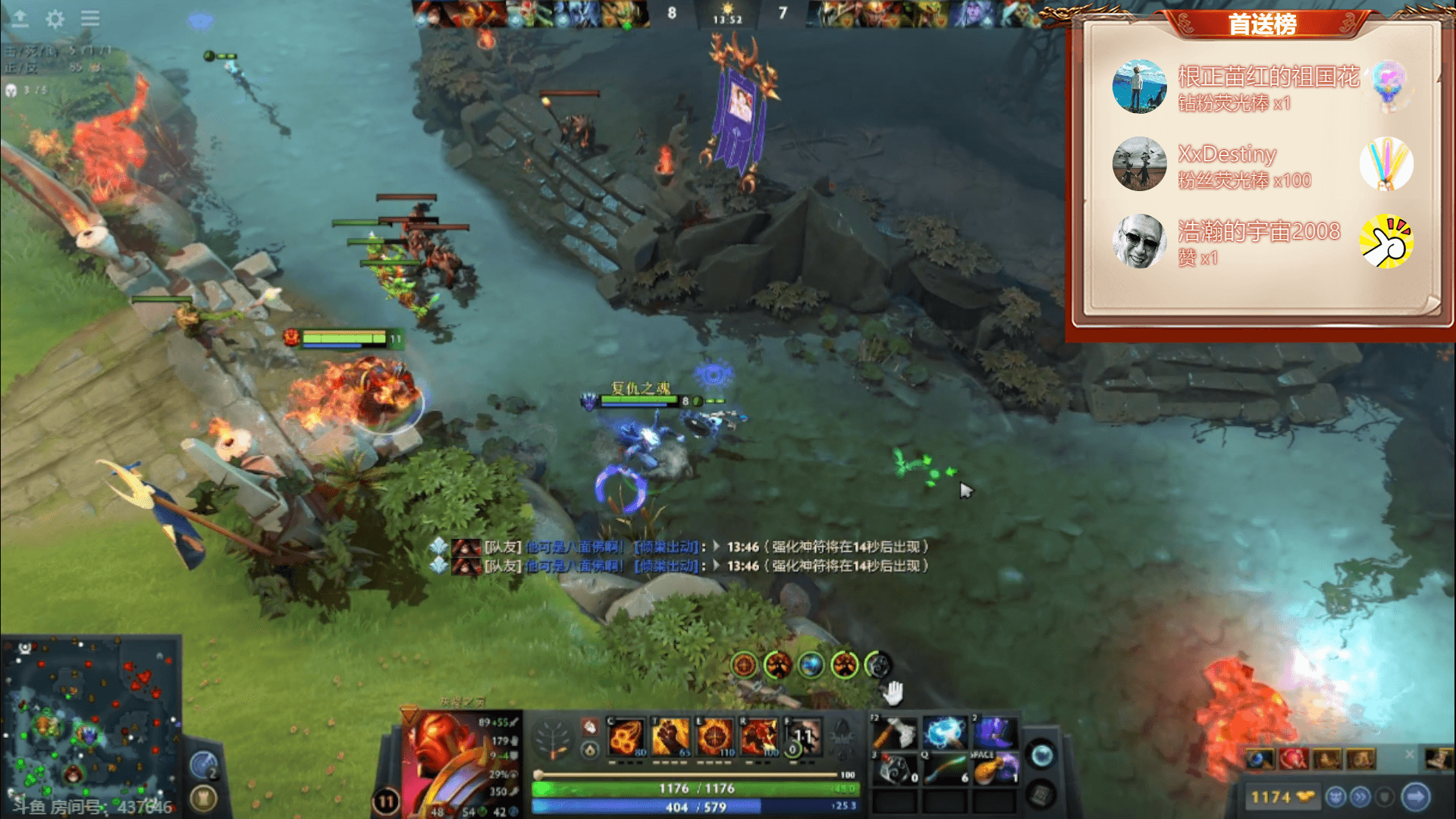Open the hamburger main menu
The width and height of the screenshot is (1456, 819).
pos(90,18)
